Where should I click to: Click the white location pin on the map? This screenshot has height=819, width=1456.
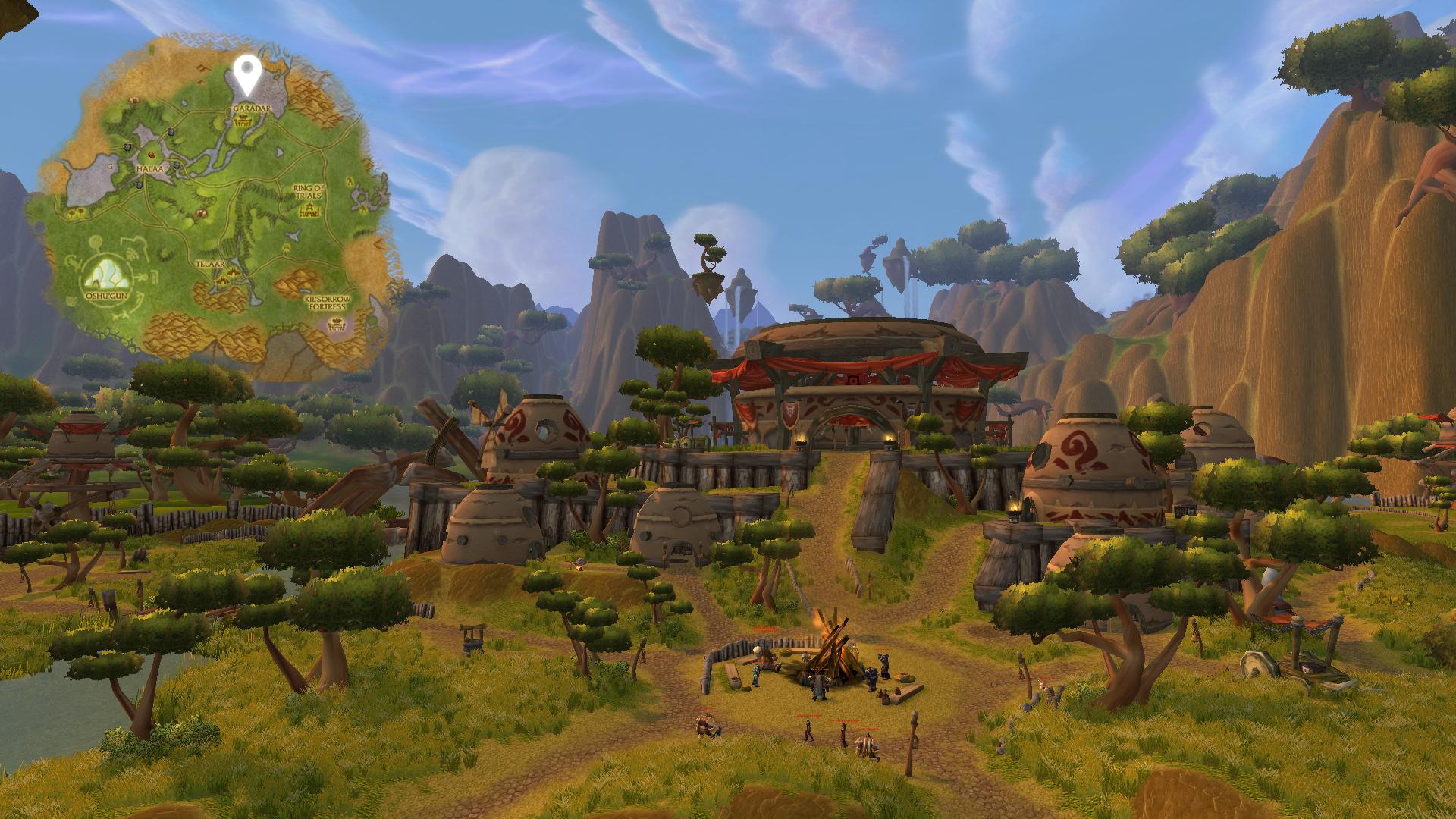pos(246,71)
